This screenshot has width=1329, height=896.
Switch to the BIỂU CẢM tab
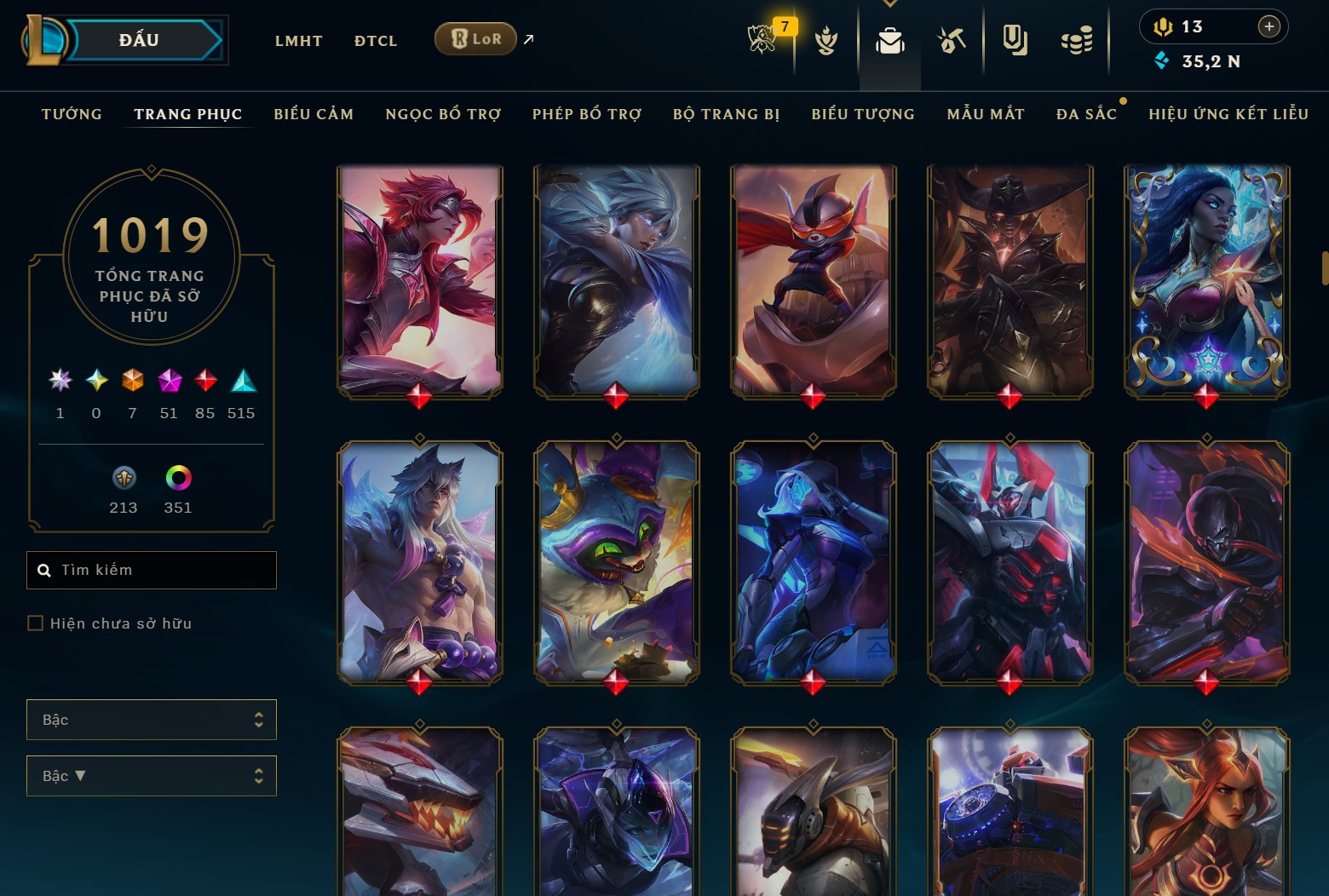pyautogui.click(x=314, y=114)
